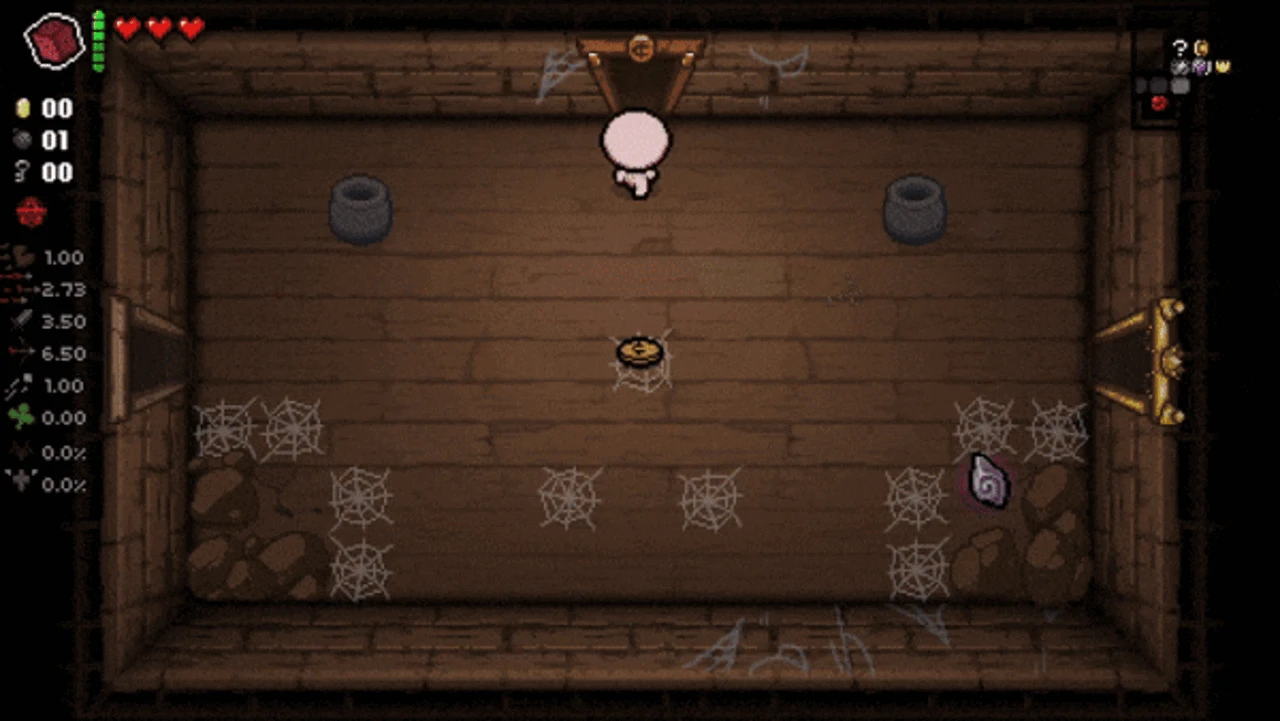
Task: Click the first red heart in the health bar
Action: [x=127, y=29]
